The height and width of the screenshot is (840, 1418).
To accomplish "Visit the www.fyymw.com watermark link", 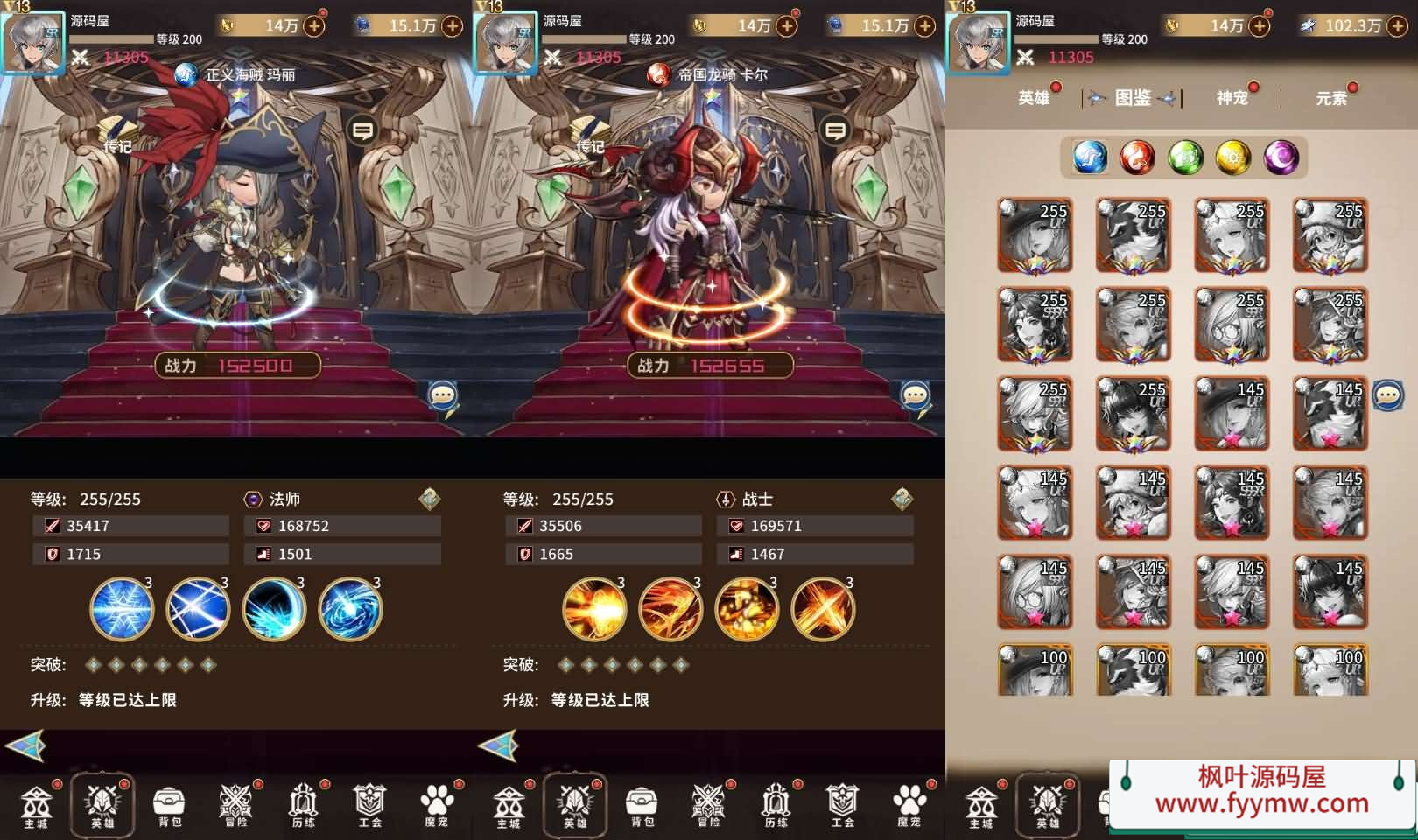I will [x=1261, y=803].
